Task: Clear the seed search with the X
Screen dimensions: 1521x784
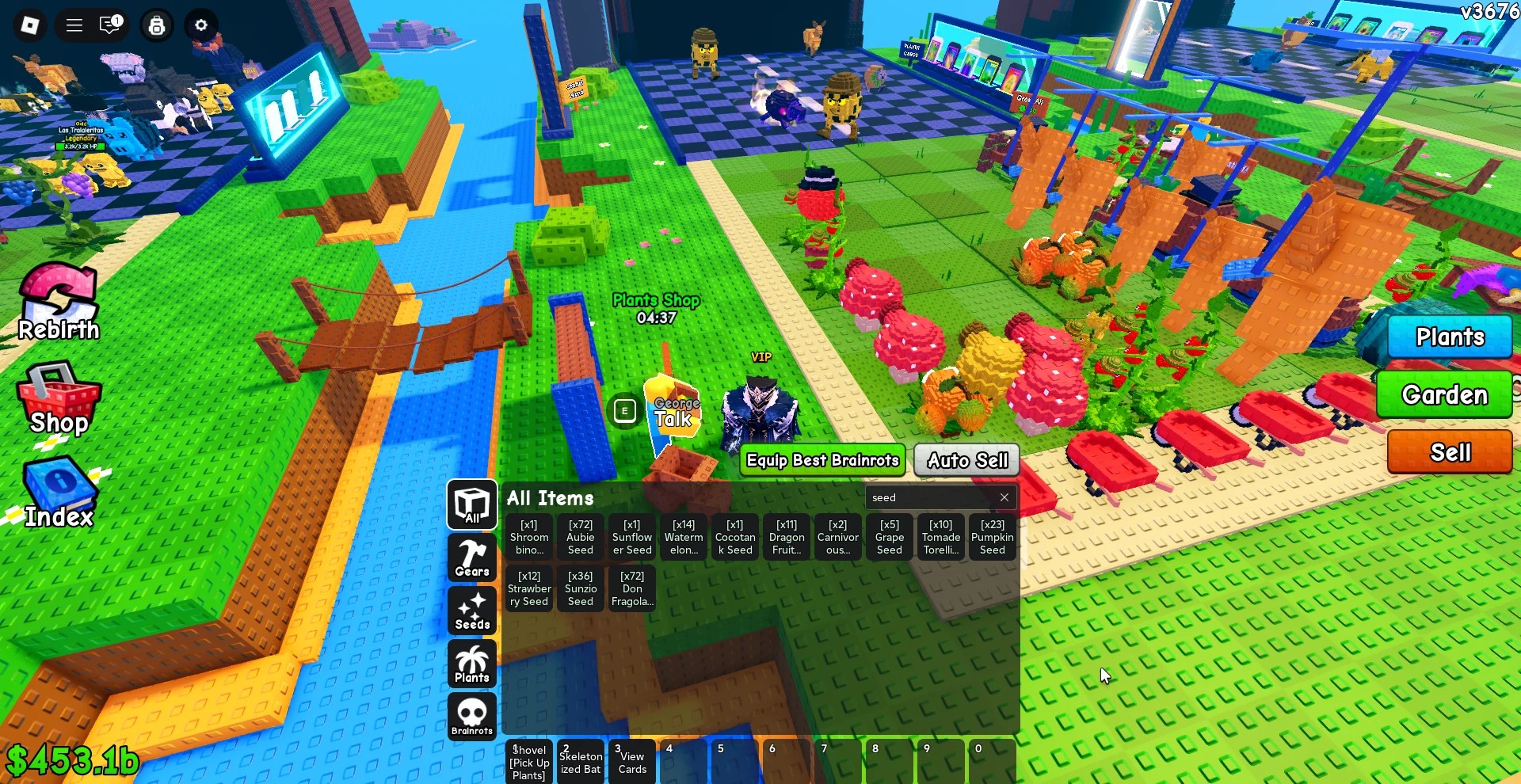Action: click(x=1004, y=497)
